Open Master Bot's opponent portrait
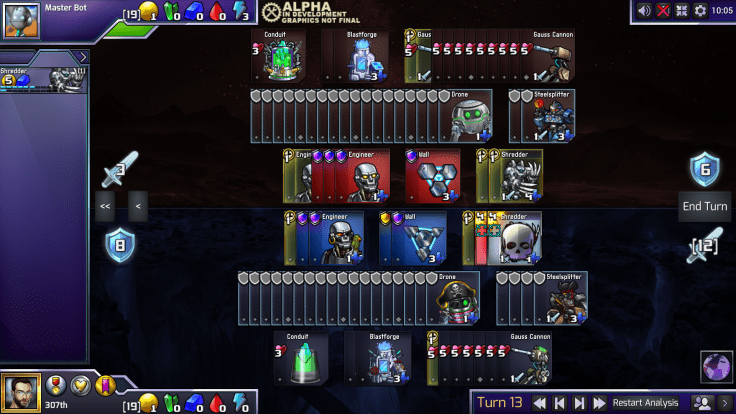736x414 pixels. pyautogui.click(x=20, y=17)
